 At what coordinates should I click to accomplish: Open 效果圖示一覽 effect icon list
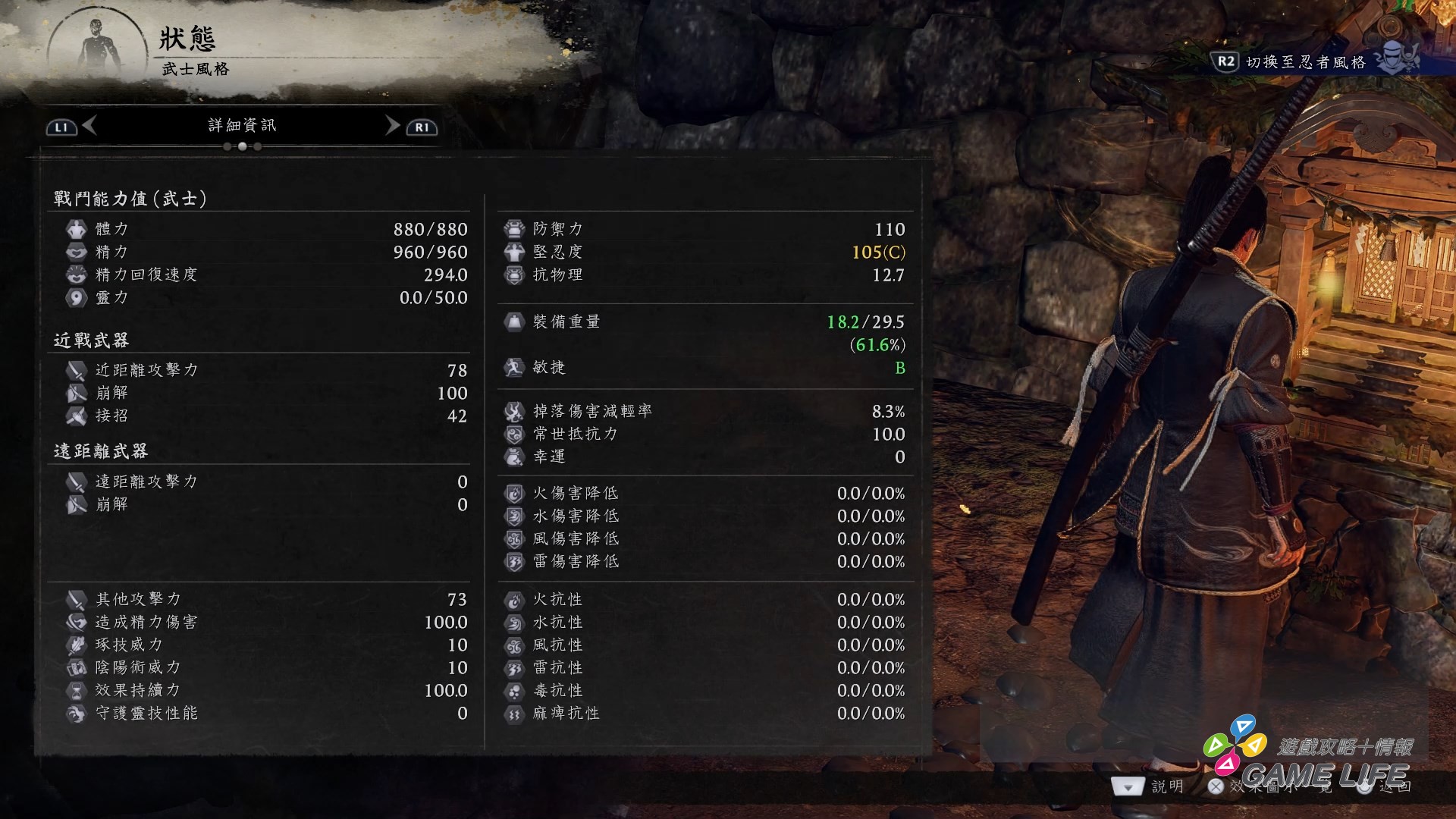point(1259,786)
